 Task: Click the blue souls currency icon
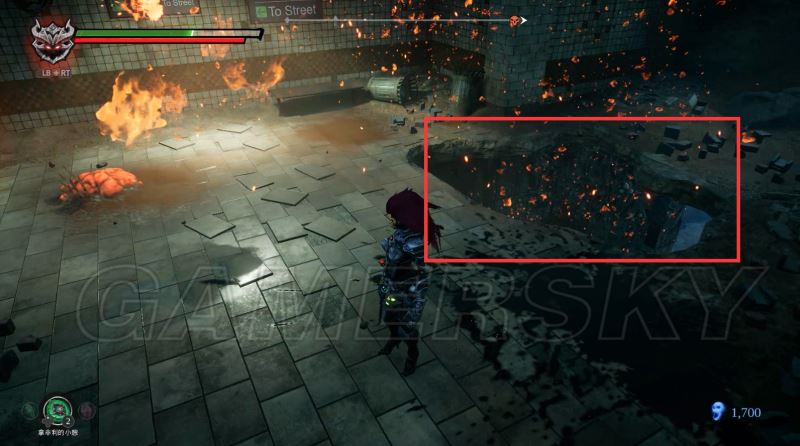(714, 411)
